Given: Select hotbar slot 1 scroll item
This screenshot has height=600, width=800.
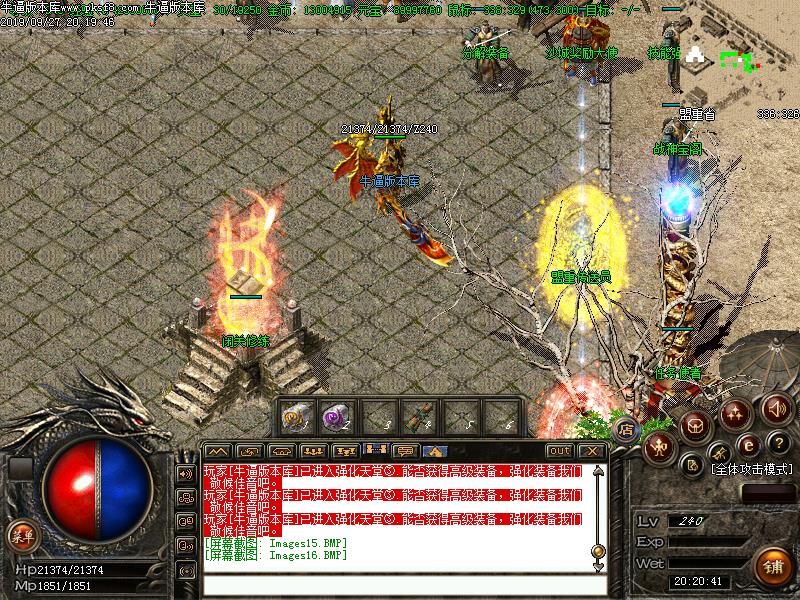Looking at the screenshot, I should coord(296,416).
